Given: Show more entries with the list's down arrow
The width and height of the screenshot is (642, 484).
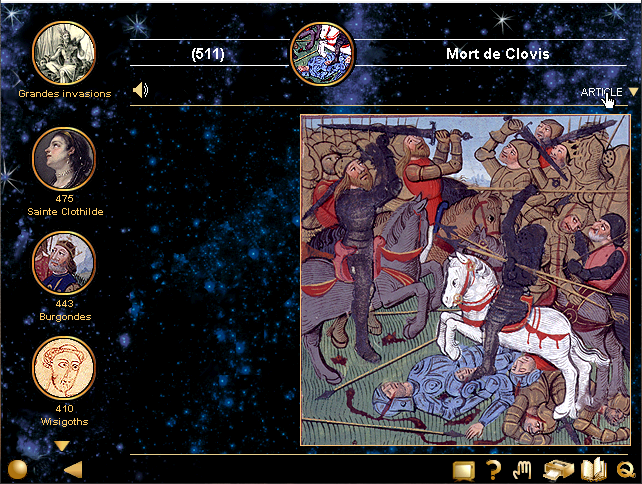Looking at the screenshot, I should 62,446.
